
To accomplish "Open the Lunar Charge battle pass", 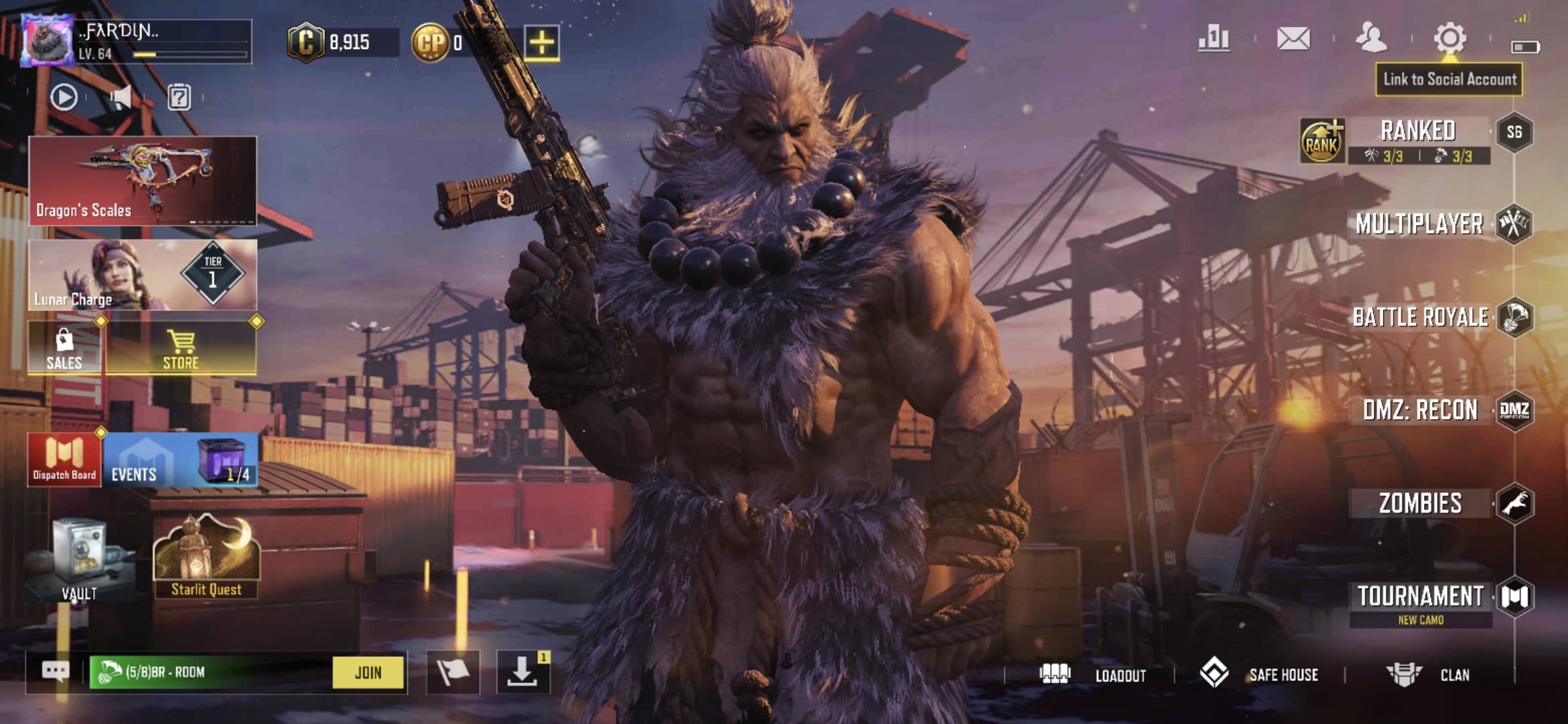I will (x=142, y=275).
